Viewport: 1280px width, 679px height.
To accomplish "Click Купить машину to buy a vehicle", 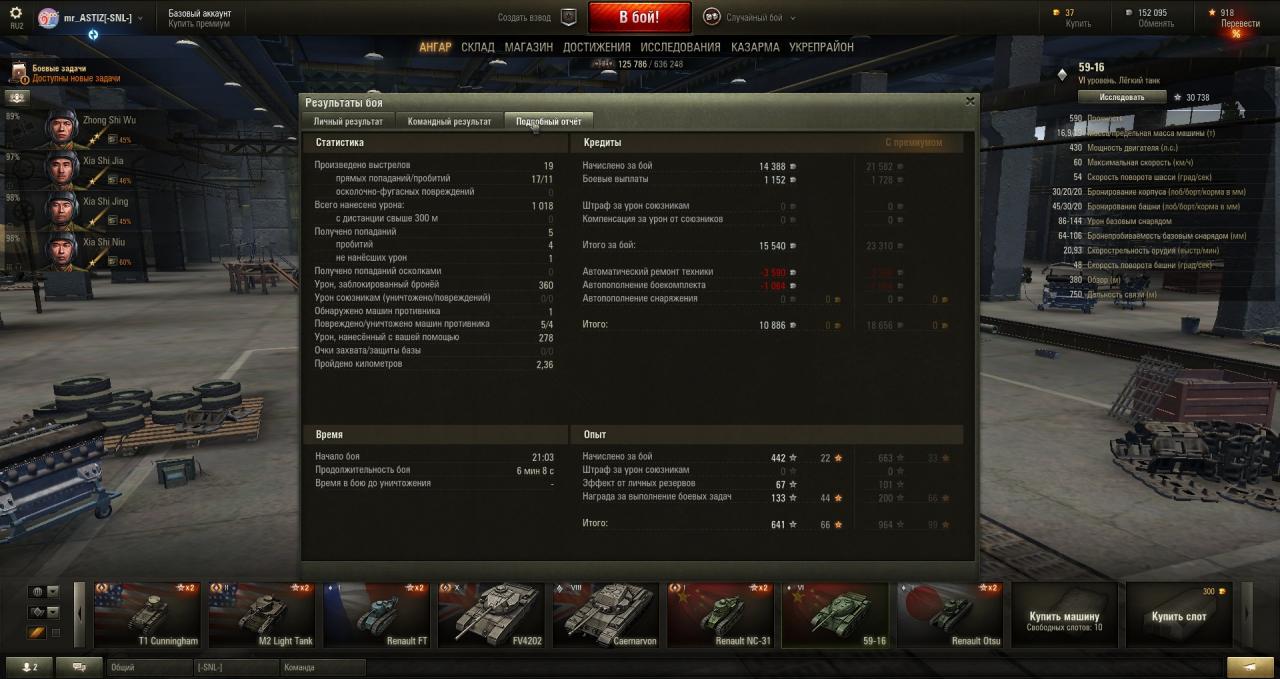I will [x=1064, y=615].
